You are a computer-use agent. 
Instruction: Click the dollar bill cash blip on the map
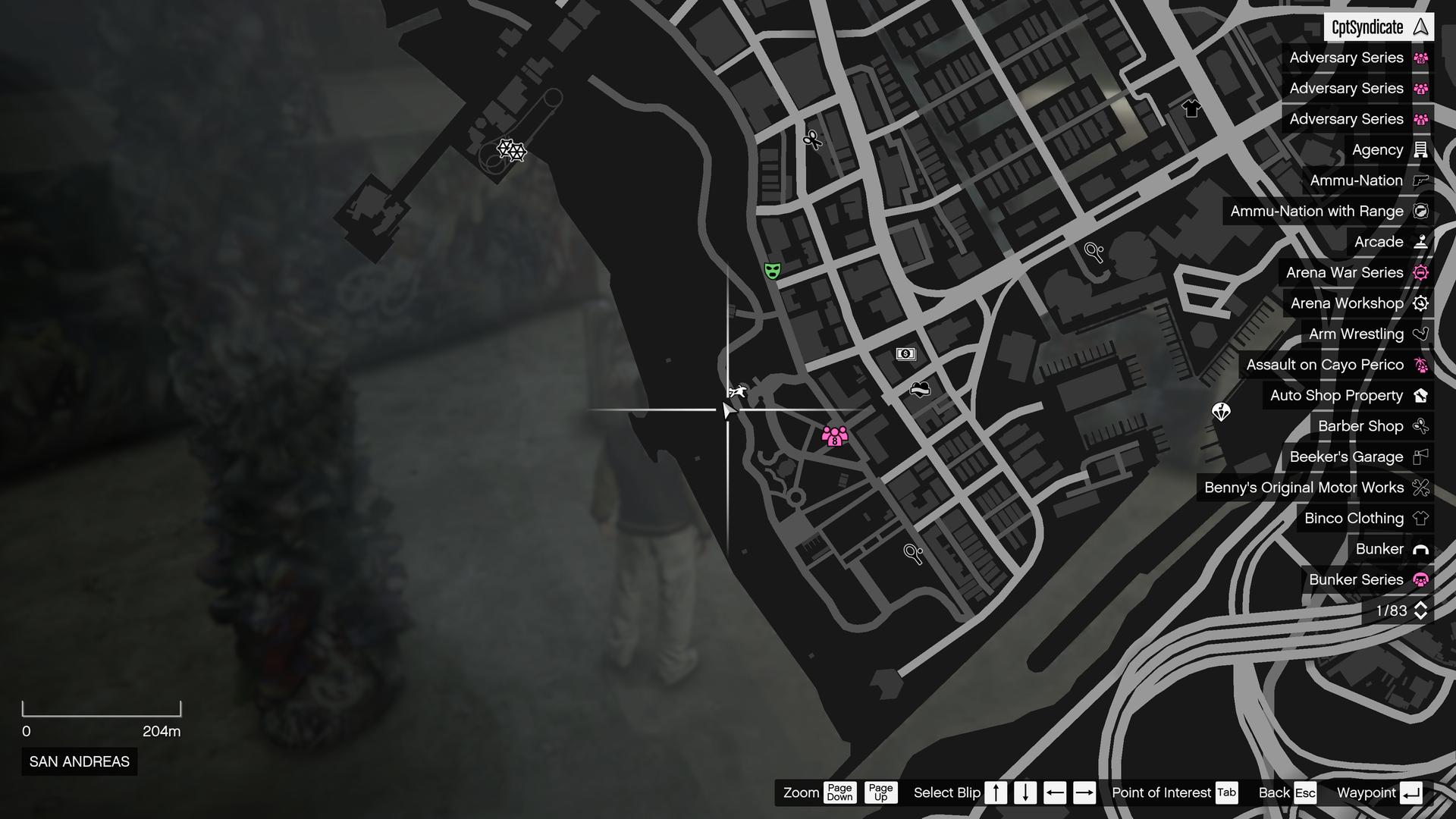click(905, 352)
